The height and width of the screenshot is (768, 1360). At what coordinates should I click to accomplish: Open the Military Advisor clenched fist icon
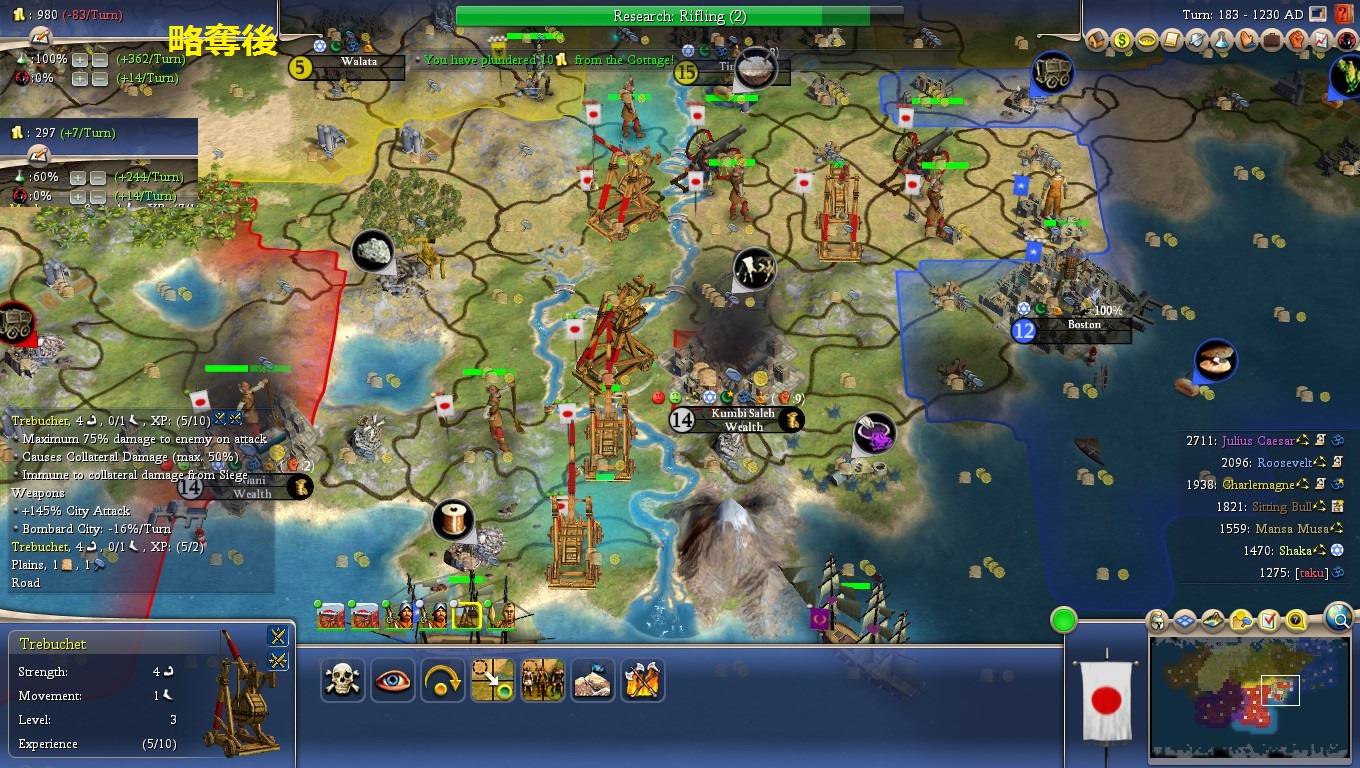1296,41
